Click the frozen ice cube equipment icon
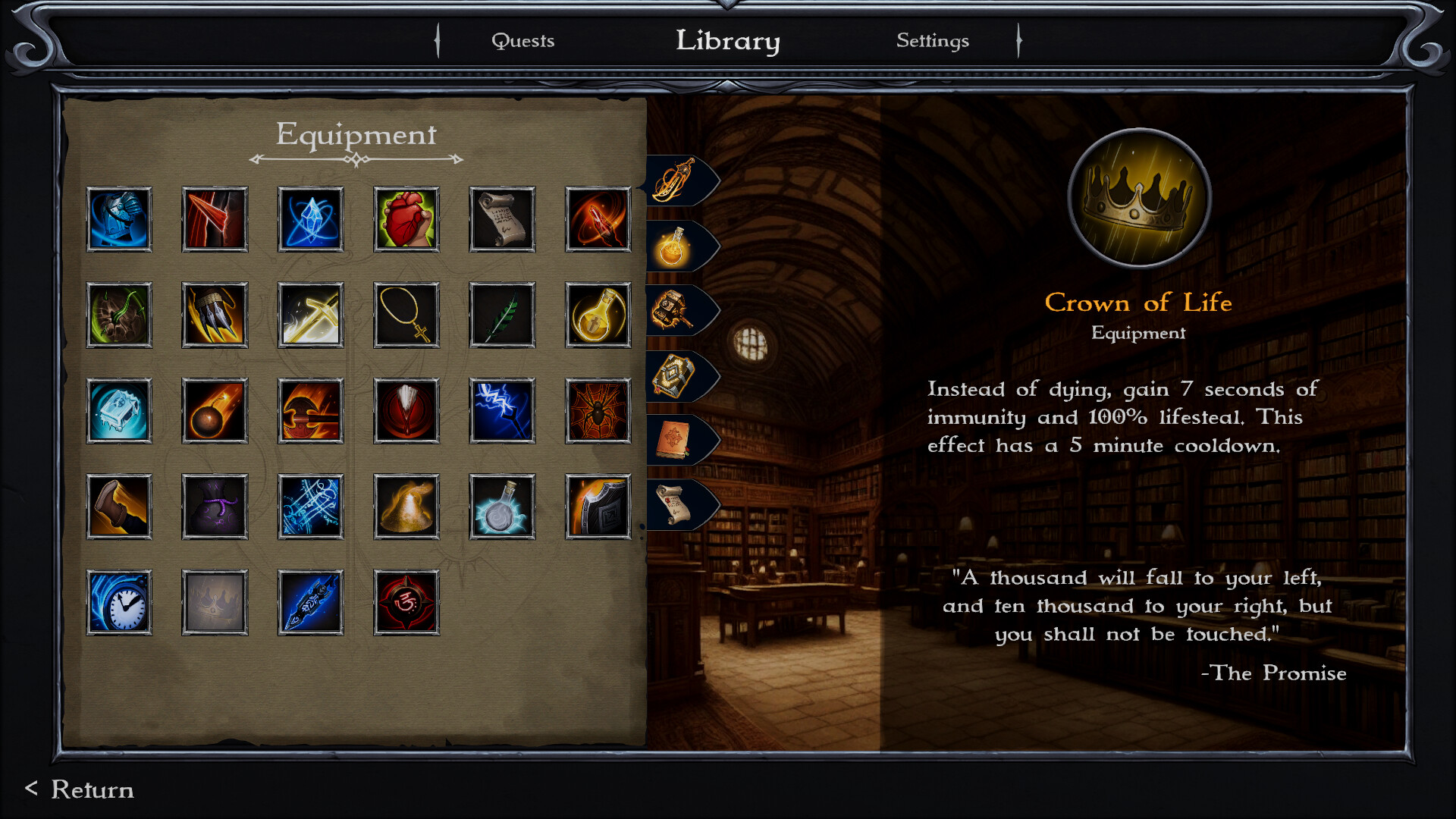The height and width of the screenshot is (819, 1456). tap(119, 411)
